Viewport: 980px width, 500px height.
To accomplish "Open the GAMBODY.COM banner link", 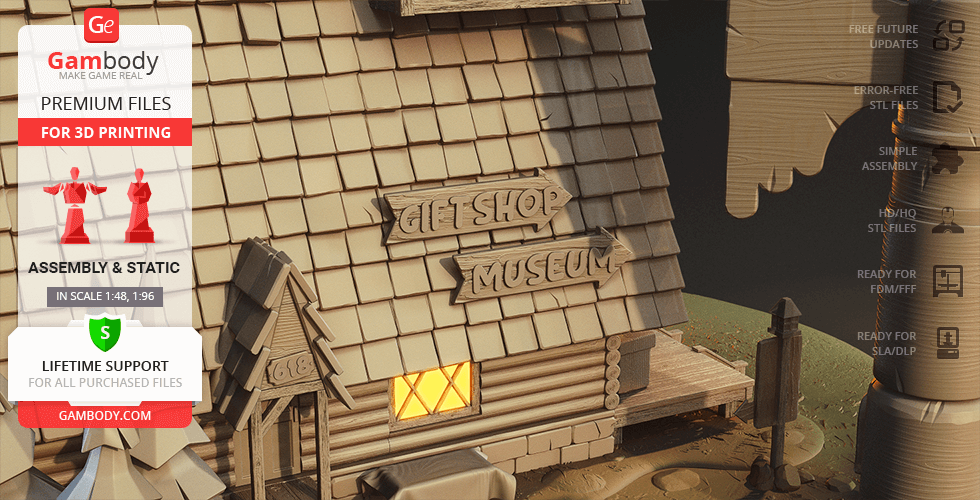I will tap(104, 414).
